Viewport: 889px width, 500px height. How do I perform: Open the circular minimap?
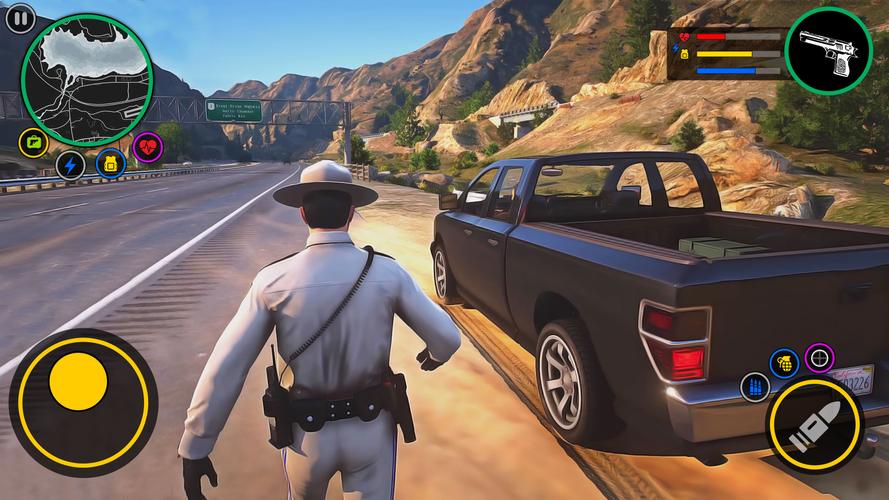(x=88, y=82)
